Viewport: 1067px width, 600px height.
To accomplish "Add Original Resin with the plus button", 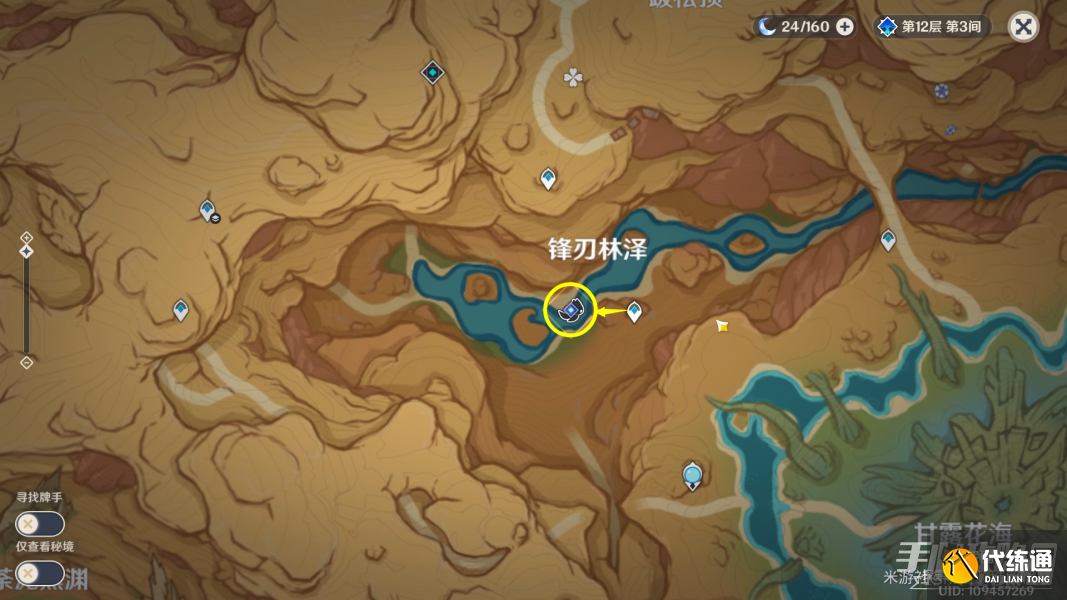I will click(x=845, y=27).
